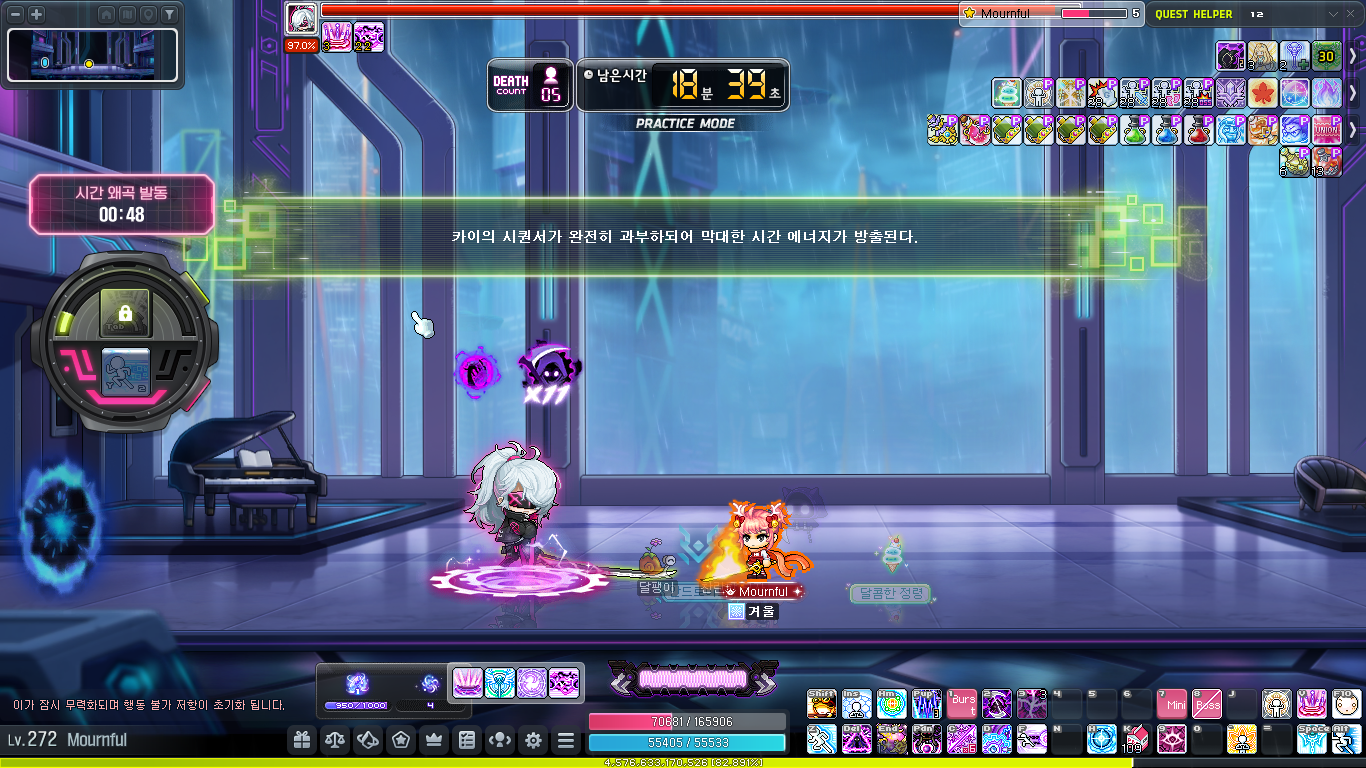This screenshot has width=1366, height=768.
Task: Open the balance scales menu button
Action: coord(334,740)
